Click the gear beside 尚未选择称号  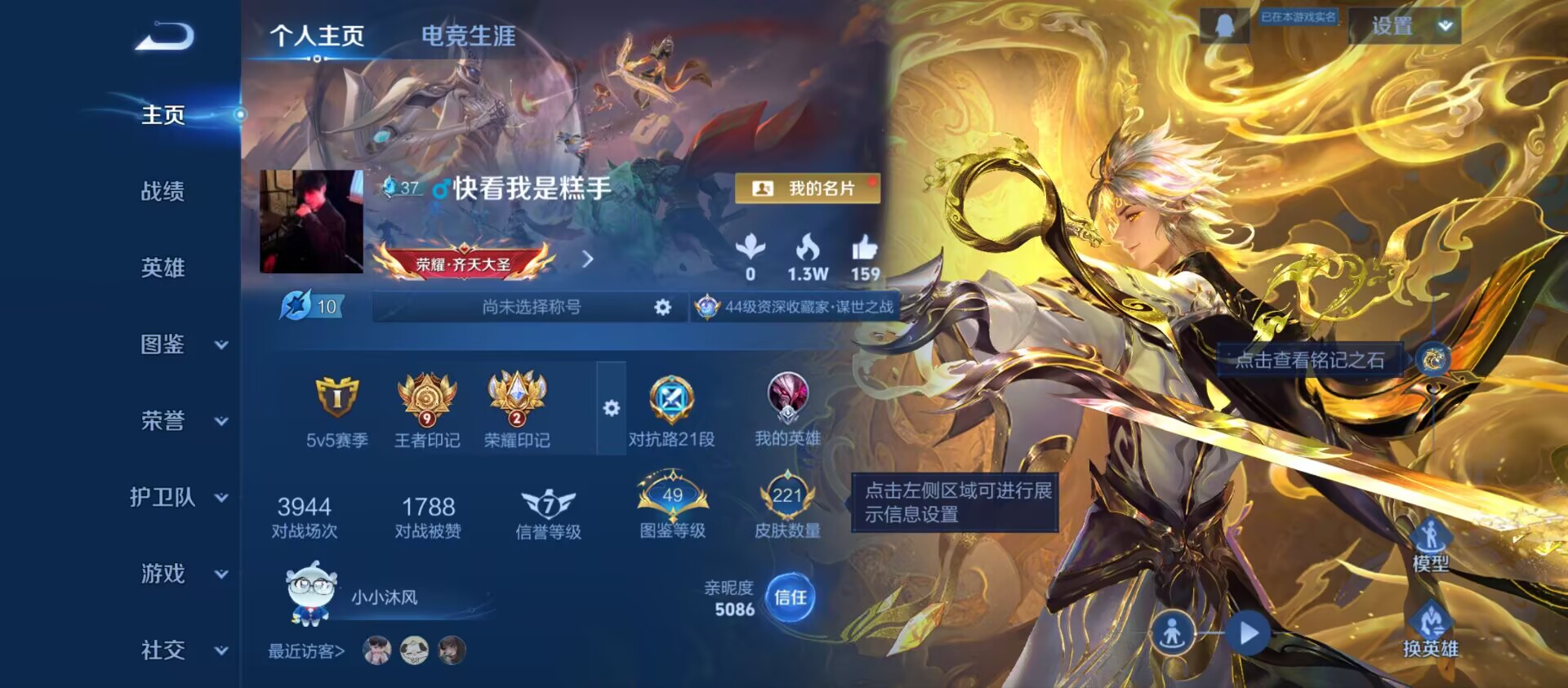point(661,307)
